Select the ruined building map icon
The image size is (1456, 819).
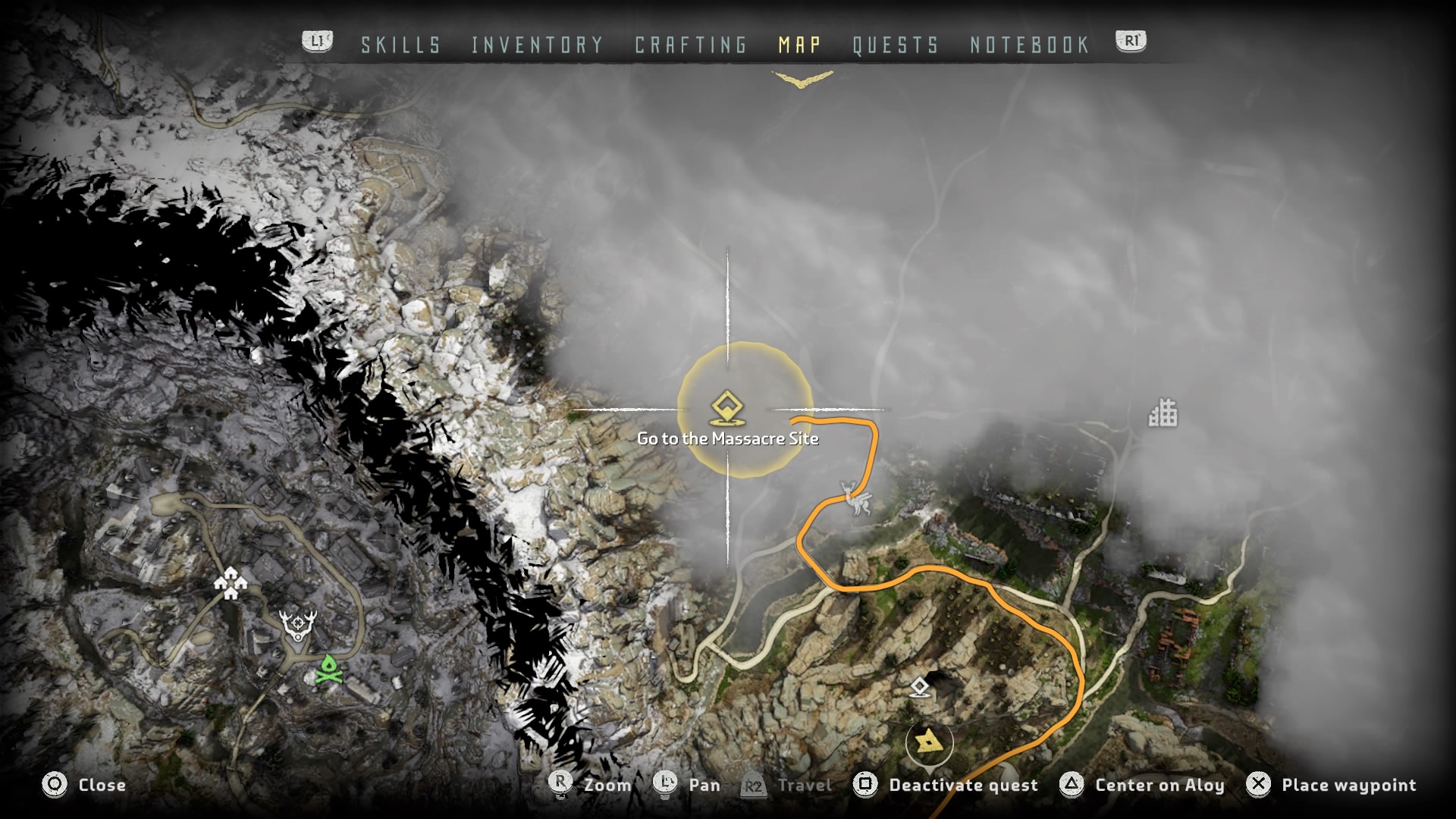[x=1163, y=413]
